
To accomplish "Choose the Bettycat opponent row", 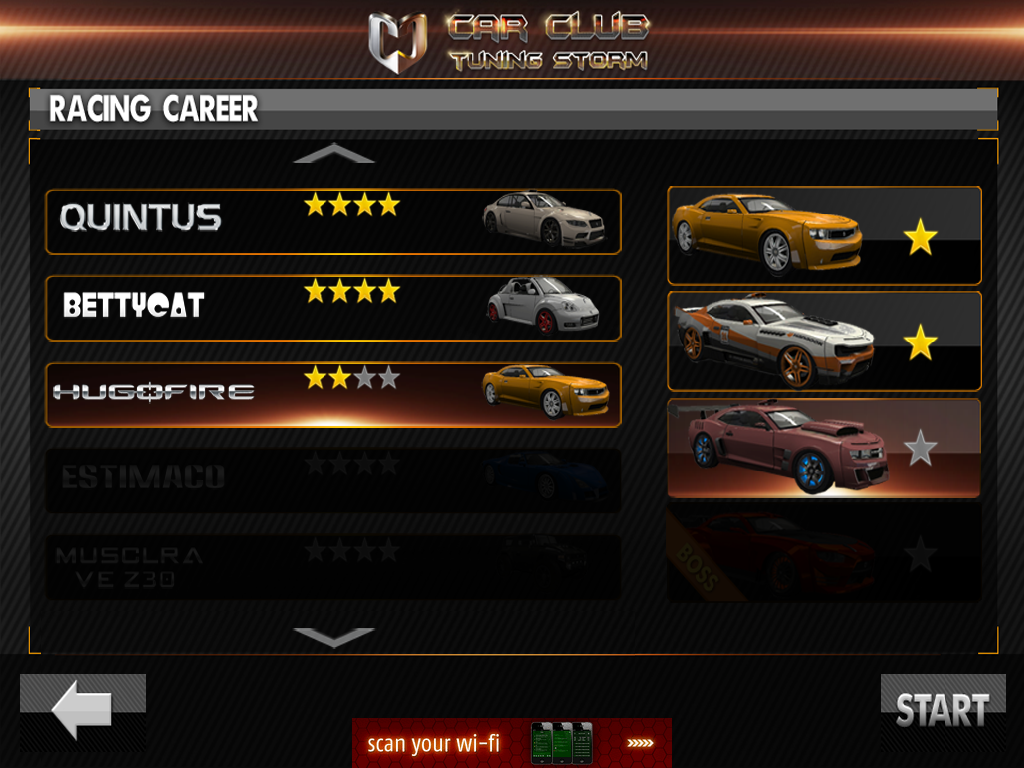I will (333, 308).
